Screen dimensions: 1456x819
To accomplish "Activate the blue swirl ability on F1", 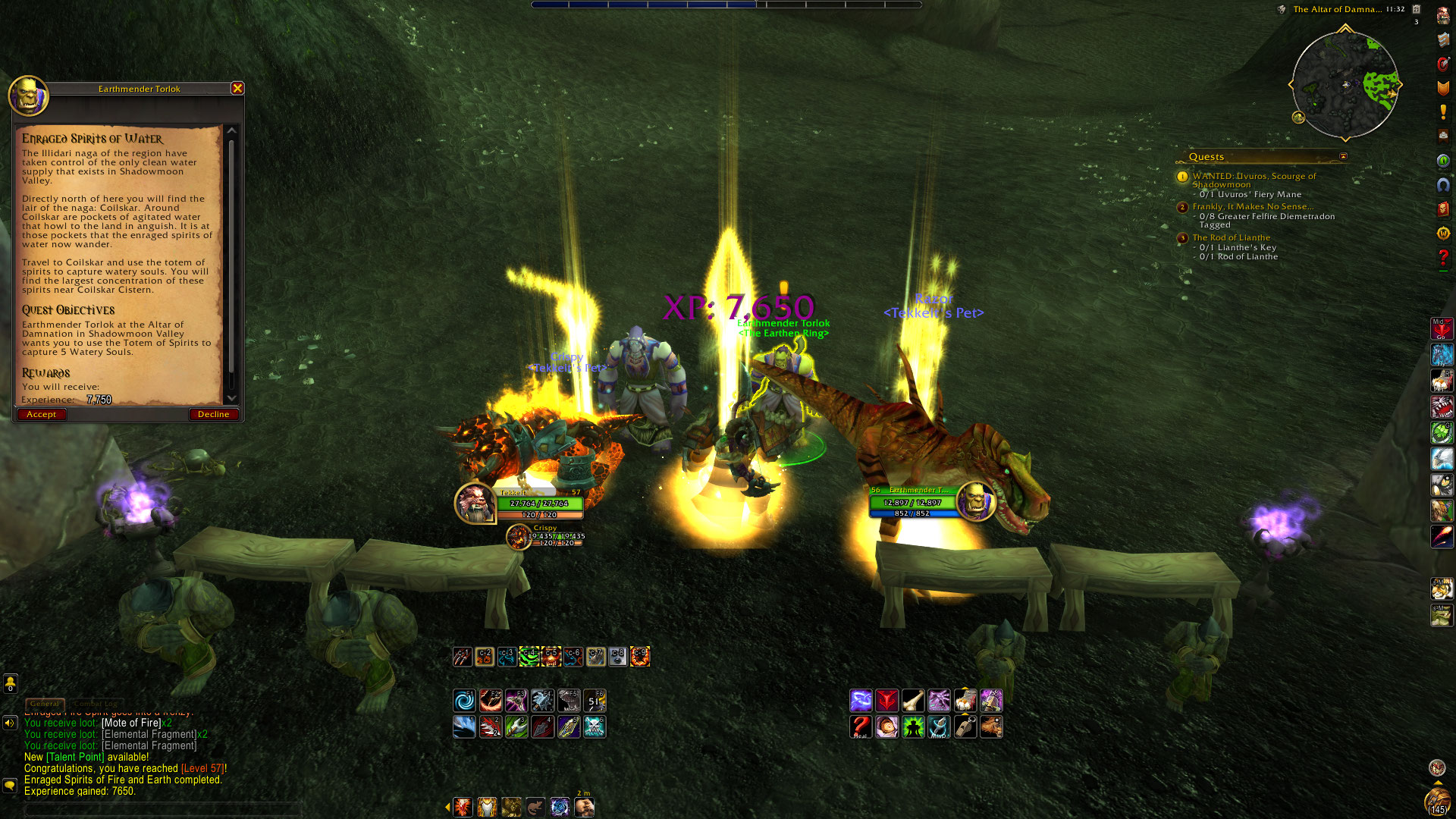I will (x=464, y=700).
